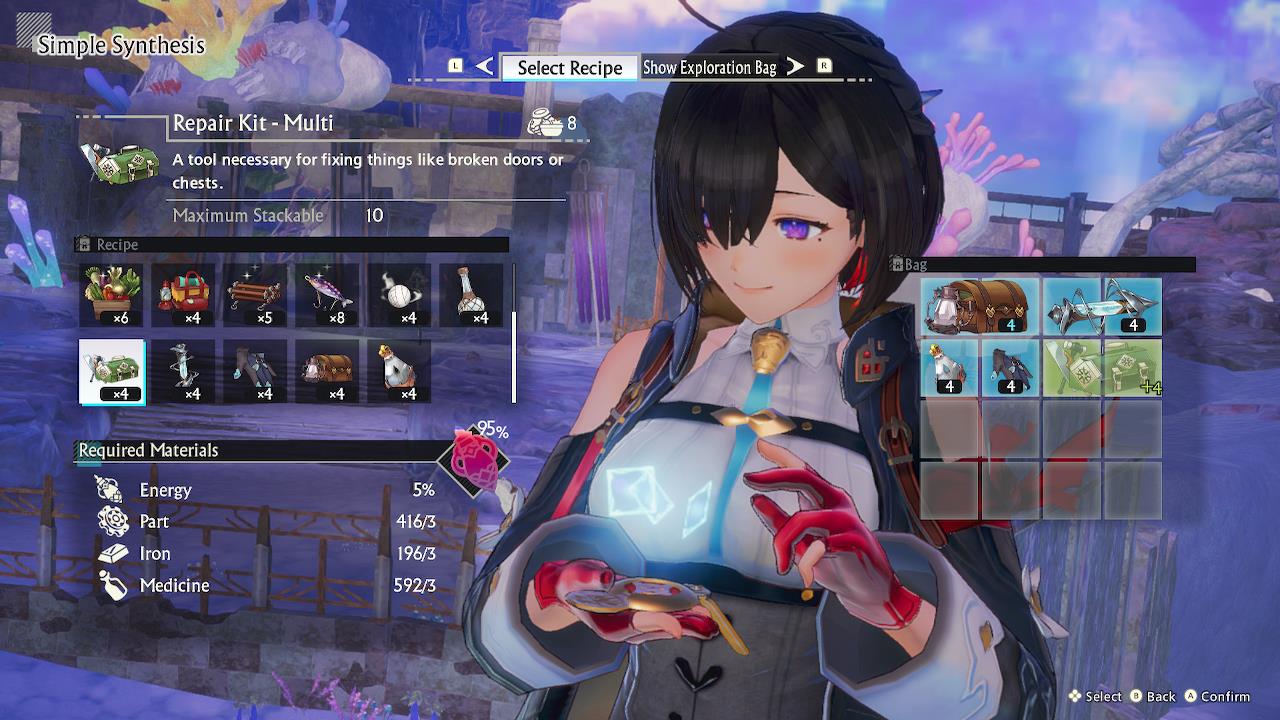Switch to the Select Recipe tab
The height and width of the screenshot is (720, 1280).
click(570, 67)
